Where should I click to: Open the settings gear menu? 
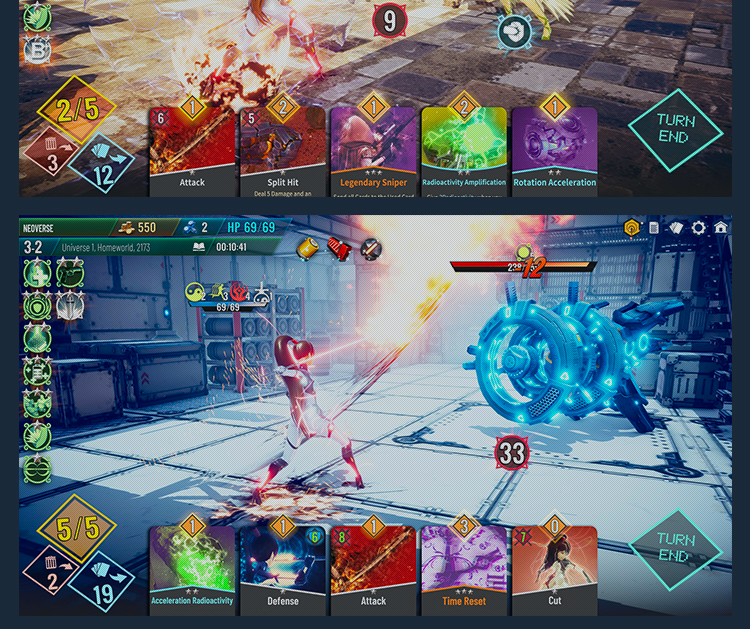(698, 228)
